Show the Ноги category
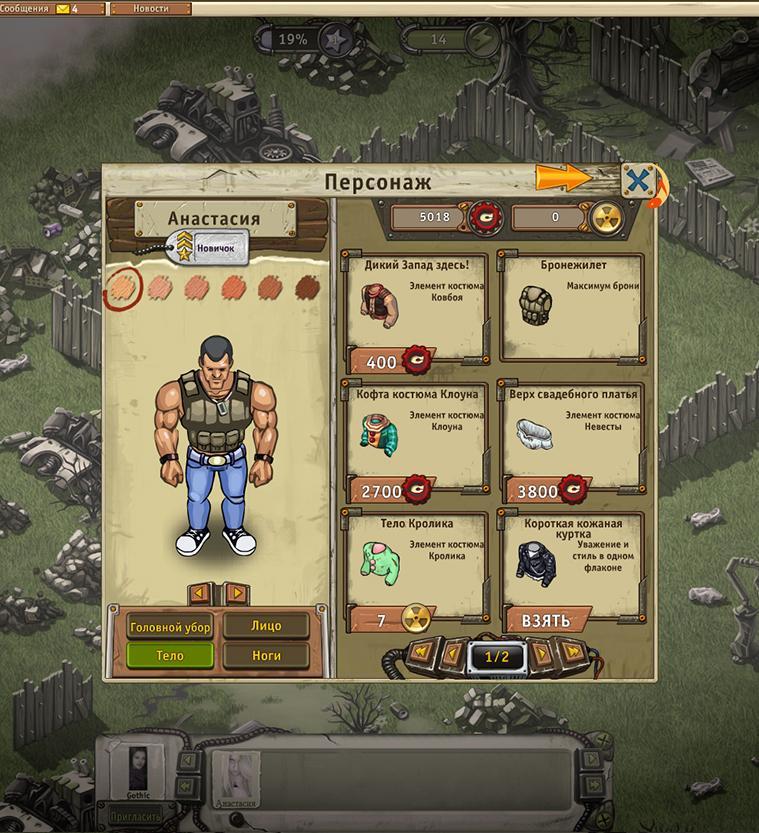 pos(266,656)
